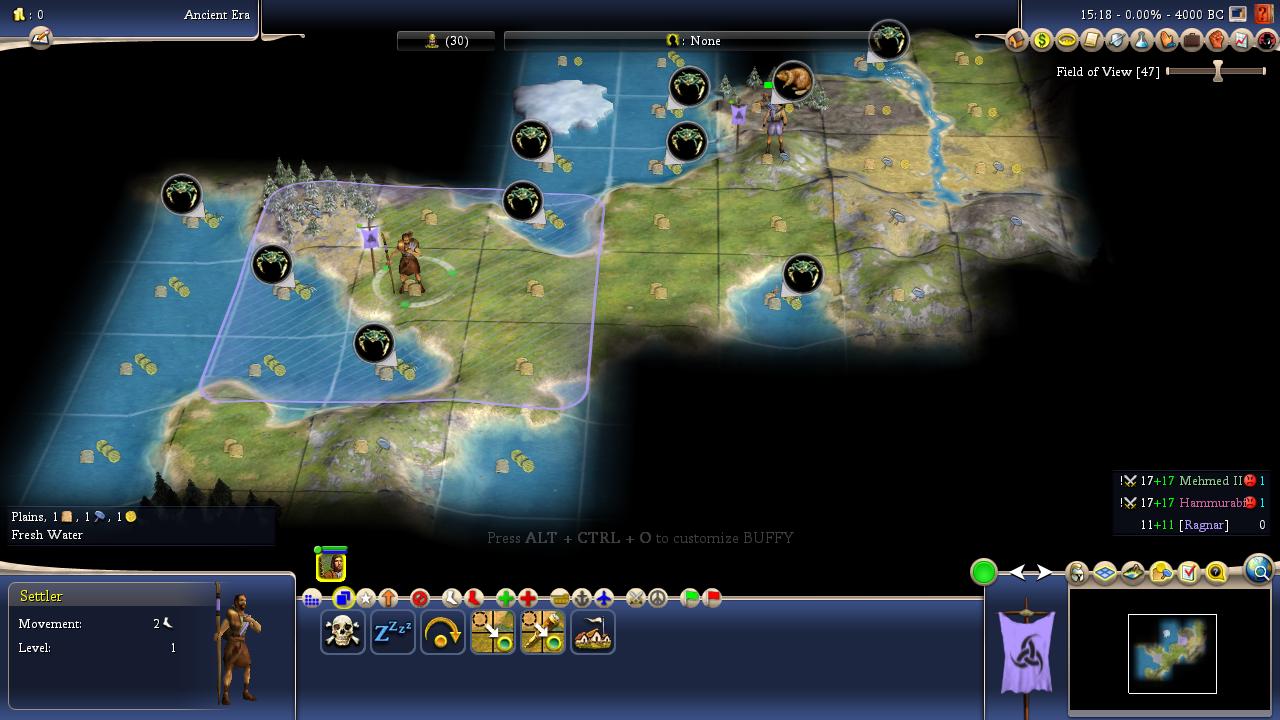Found a city with the settler
Screen dimensions: 1280x720
click(x=593, y=633)
